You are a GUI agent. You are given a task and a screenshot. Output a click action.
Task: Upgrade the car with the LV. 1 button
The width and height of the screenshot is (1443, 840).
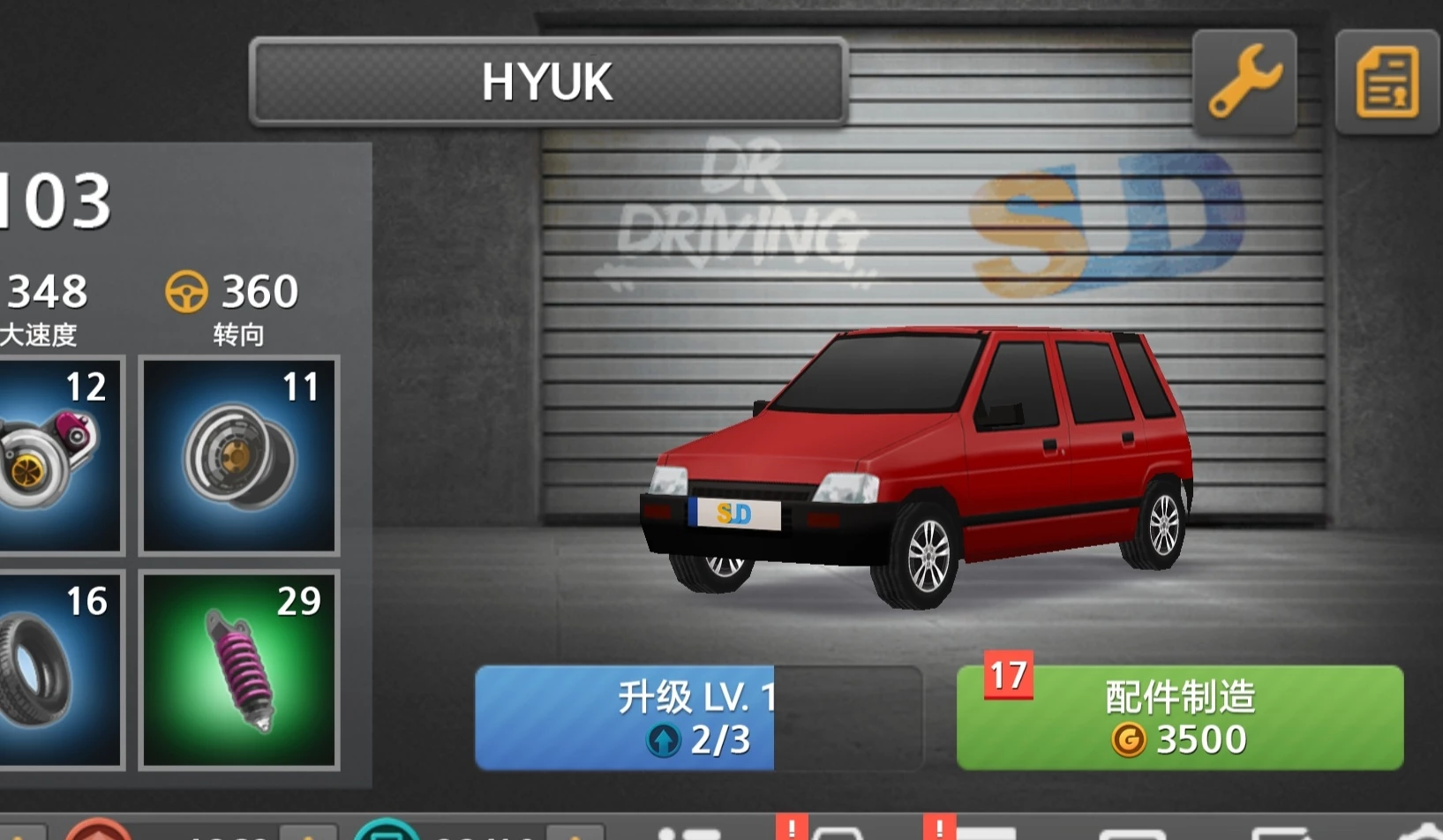[x=697, y=717]
